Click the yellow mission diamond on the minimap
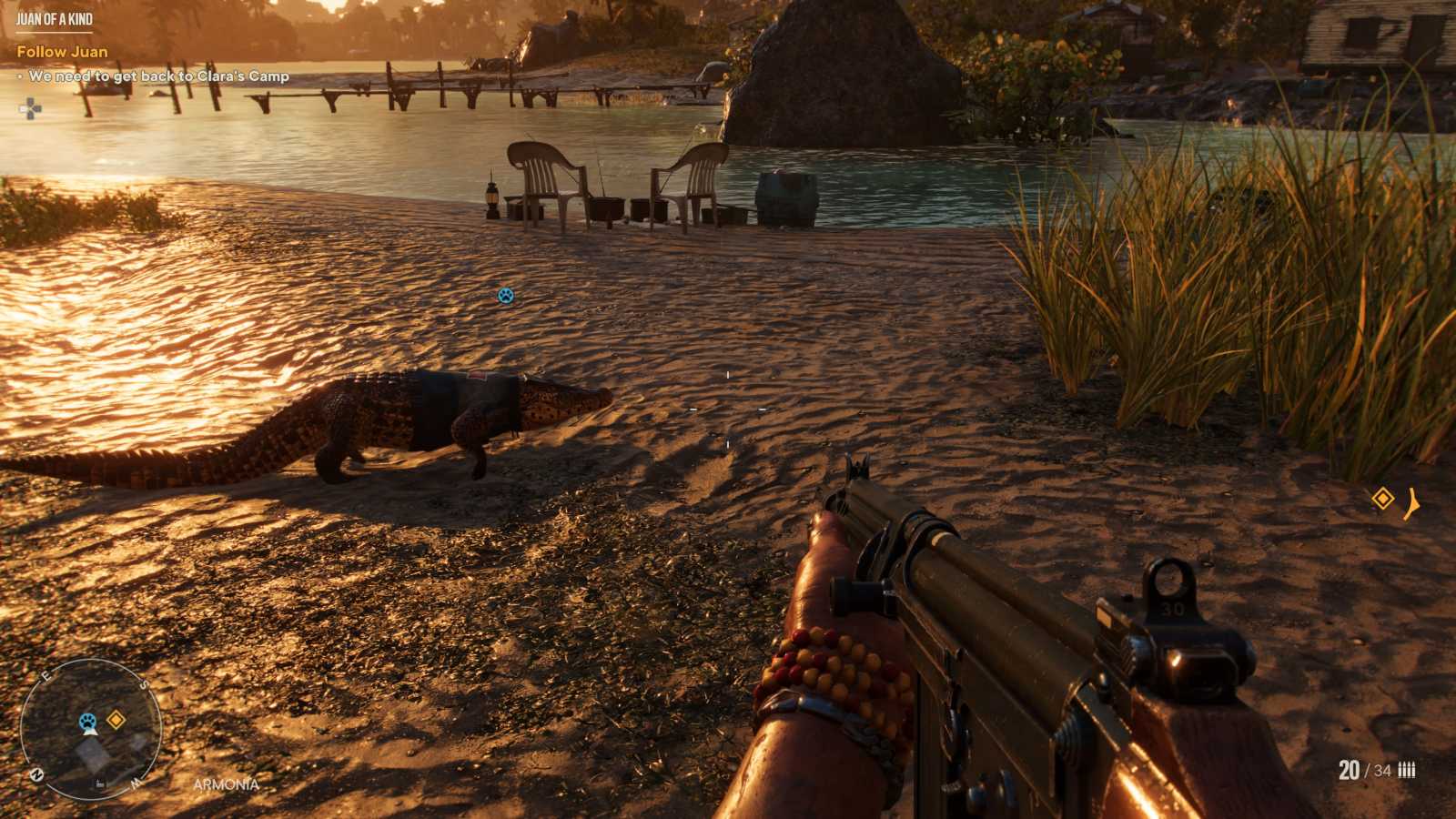1456x819 pixels. pos(116,719)
